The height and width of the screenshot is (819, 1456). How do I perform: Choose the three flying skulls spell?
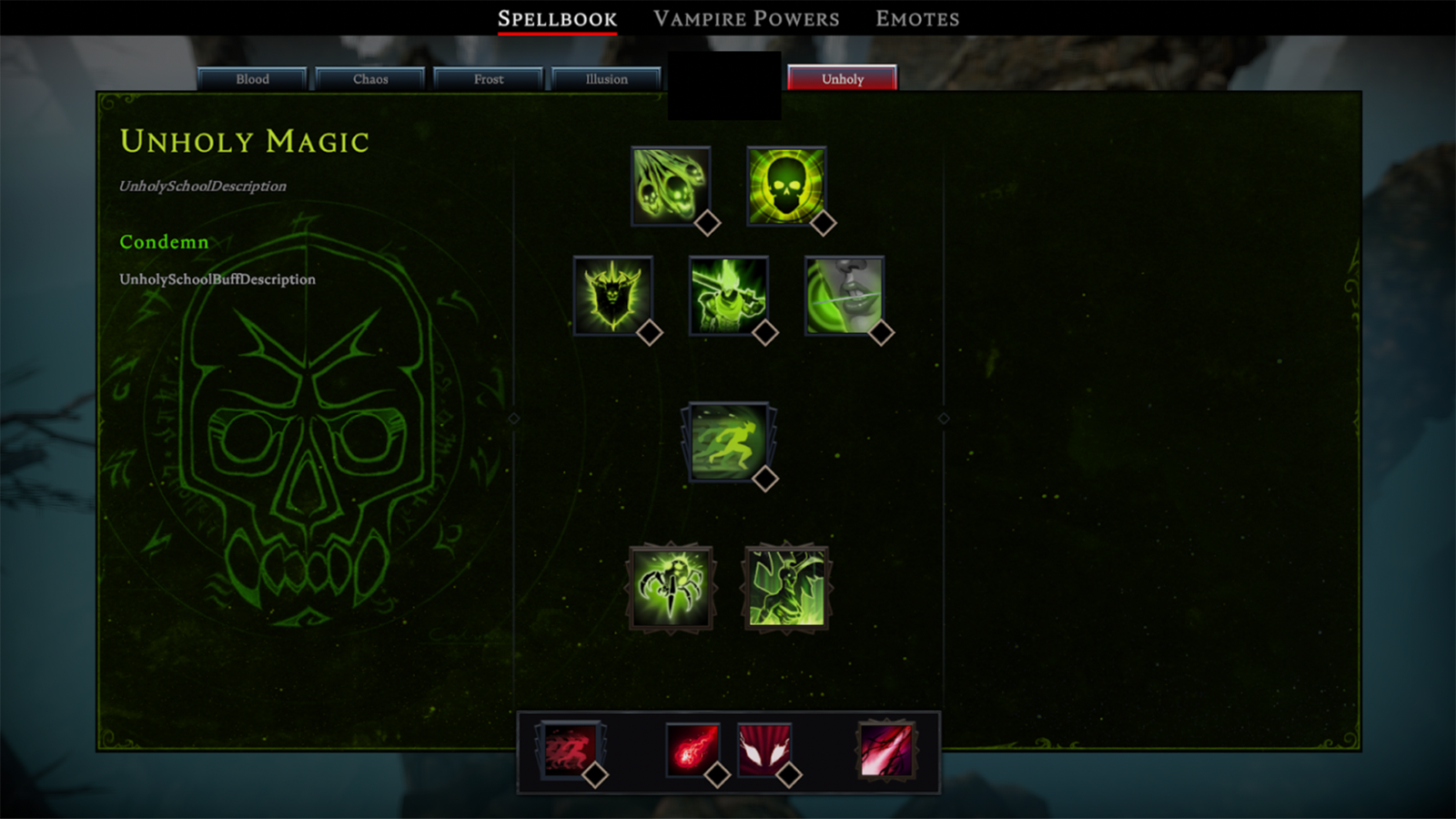point(671,186)
